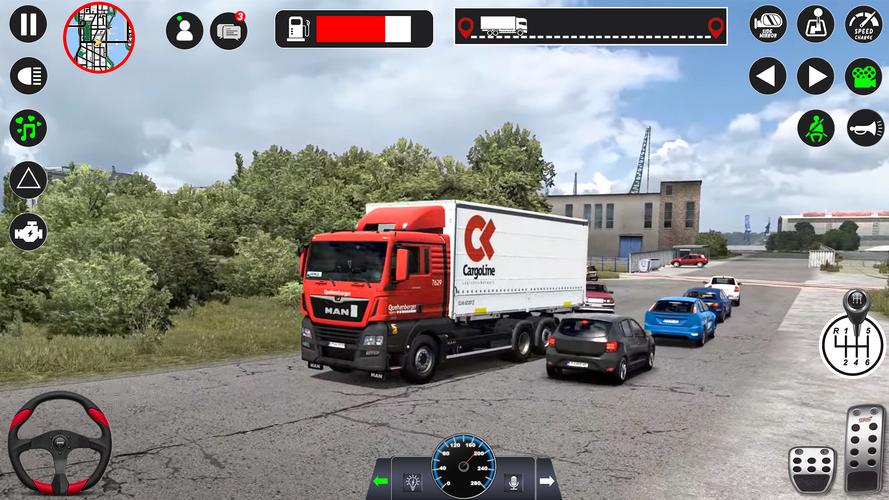Open the circular city minimap
Viewport: 889px width, 500px height.
coord(98,37)
